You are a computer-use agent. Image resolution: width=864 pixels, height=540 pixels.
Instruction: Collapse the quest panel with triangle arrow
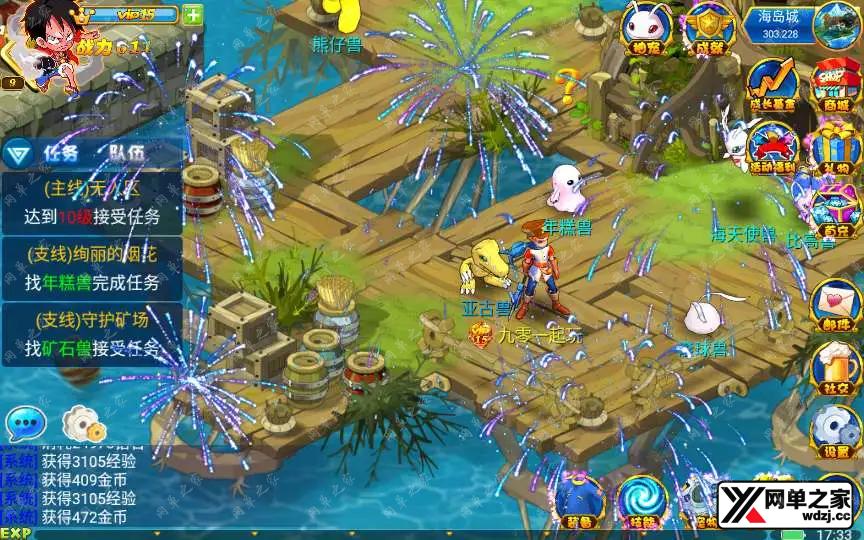tap(16, 154)
